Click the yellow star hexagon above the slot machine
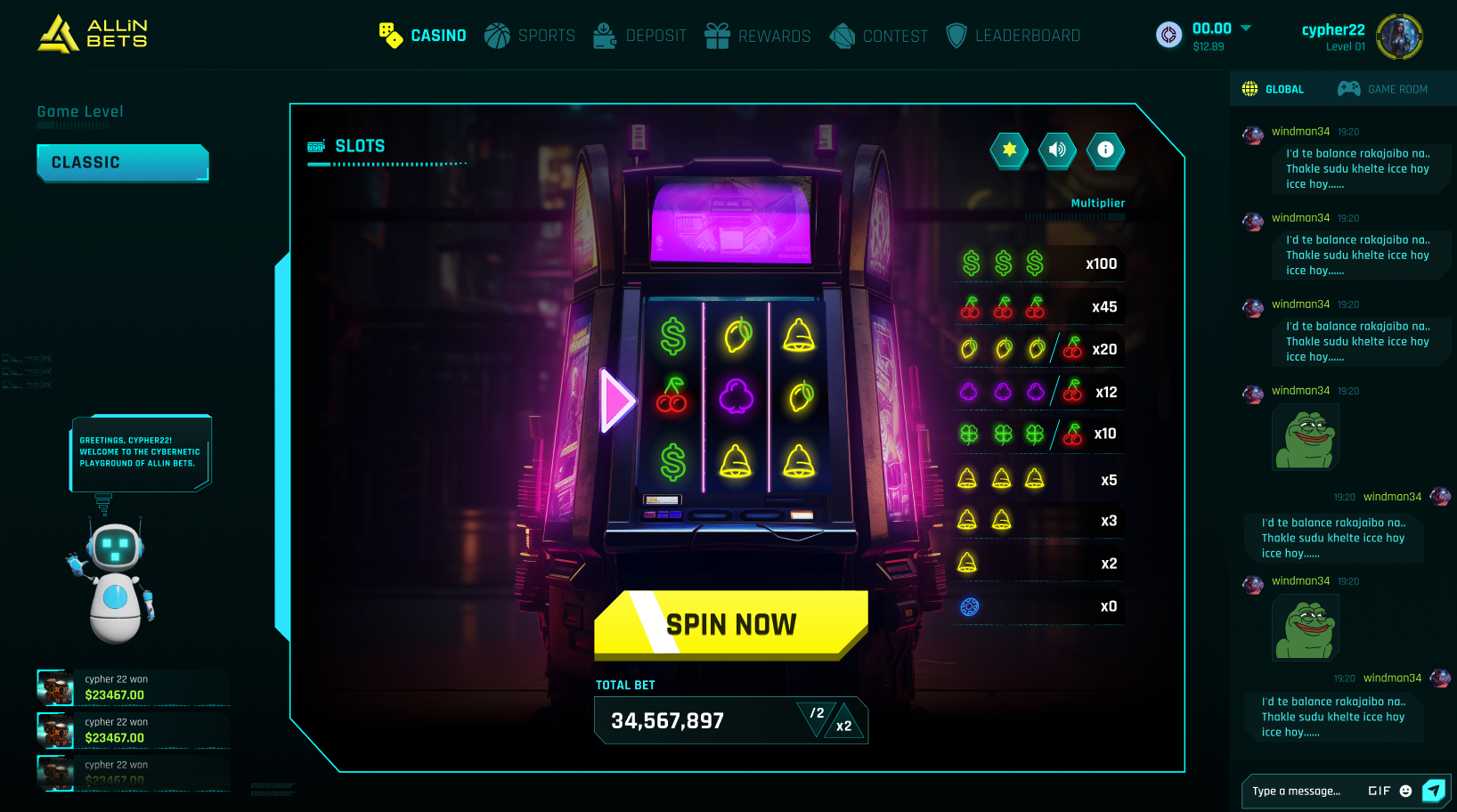The image size is (1457, 812). coord(1009,150)
